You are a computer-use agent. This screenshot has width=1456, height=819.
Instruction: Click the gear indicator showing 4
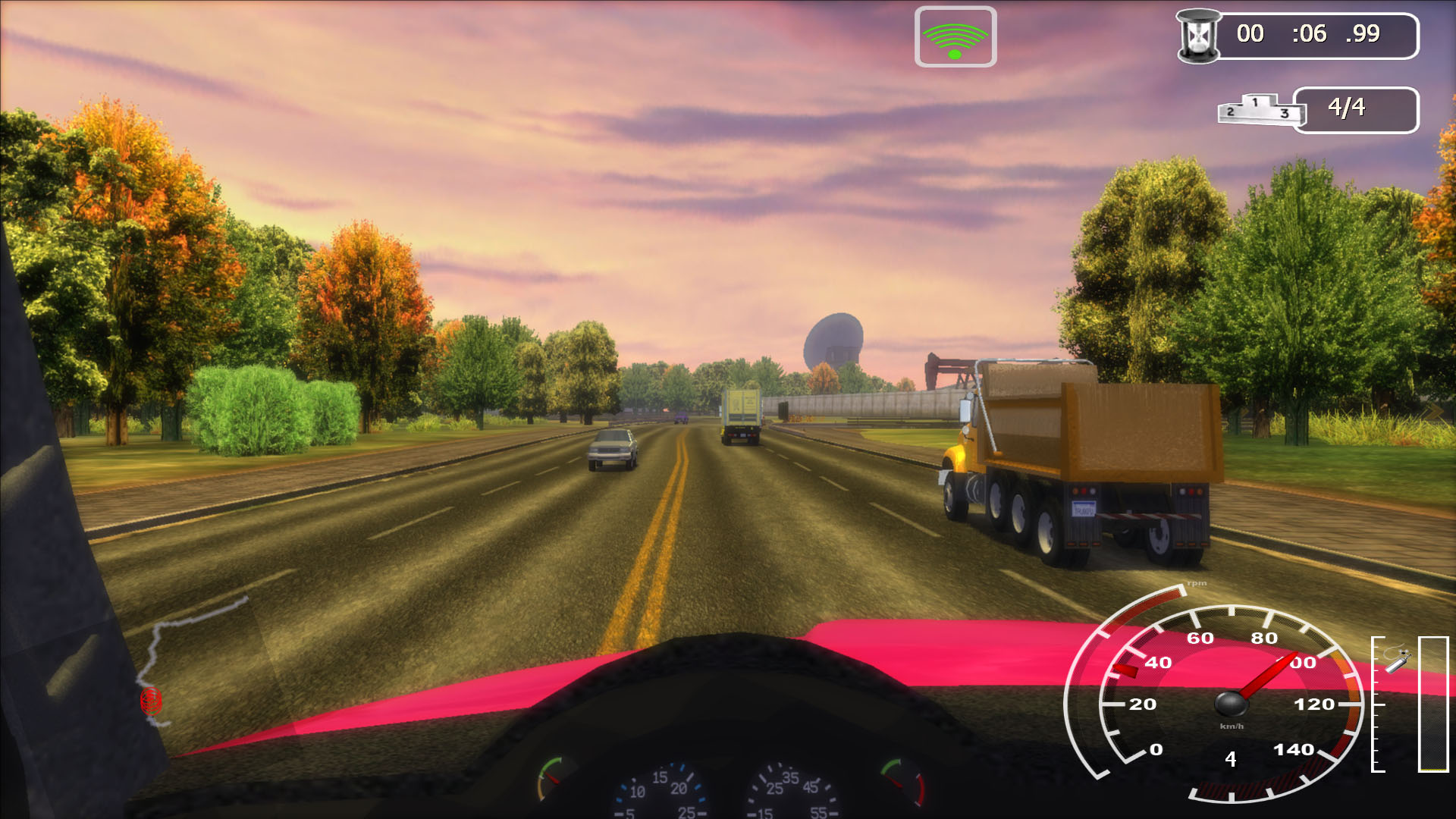point(1230,757)
